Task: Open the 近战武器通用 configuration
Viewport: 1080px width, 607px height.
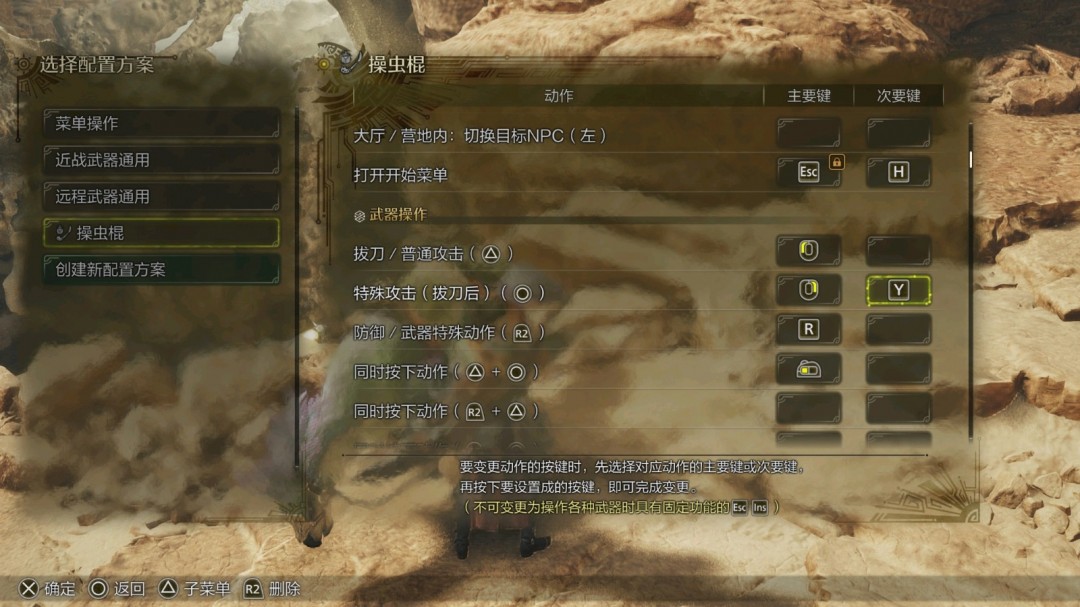Action: [x=160, y=160]
